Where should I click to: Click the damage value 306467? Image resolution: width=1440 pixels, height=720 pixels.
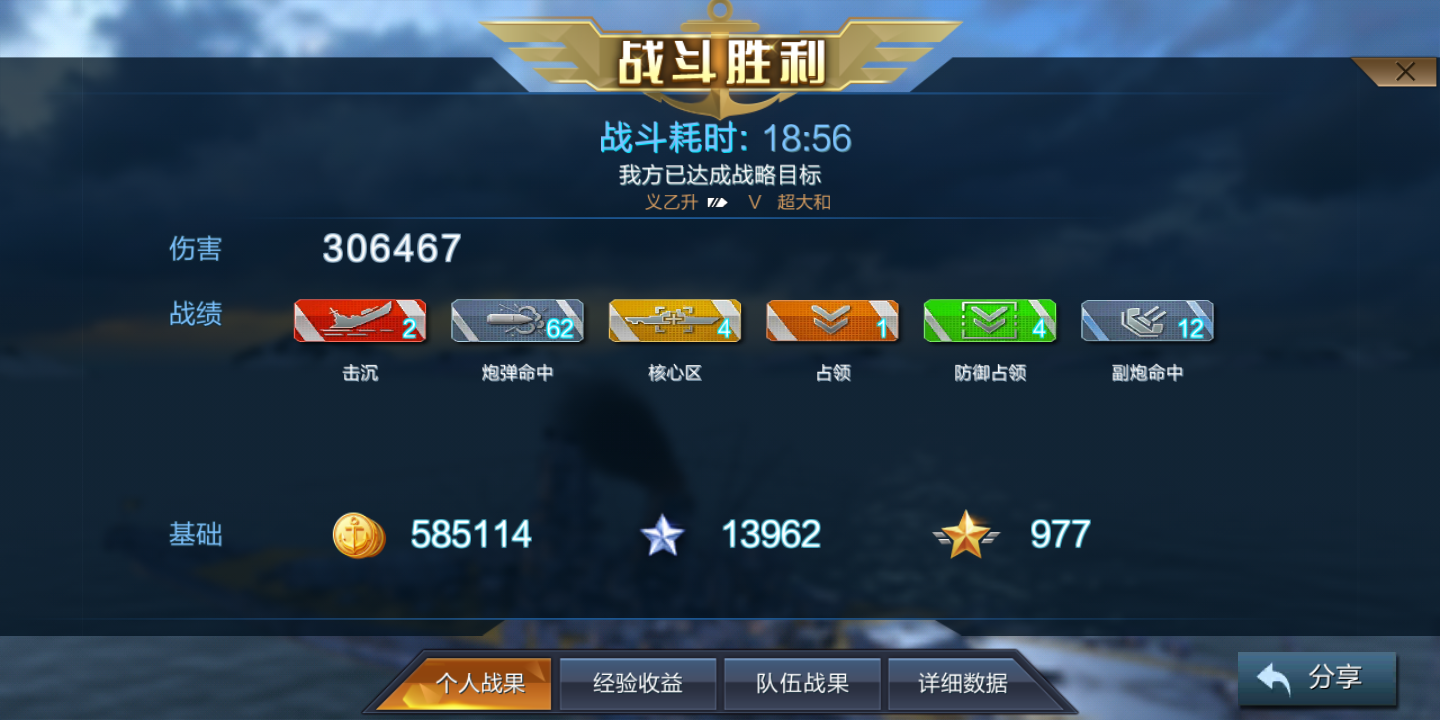click(388, 249)
